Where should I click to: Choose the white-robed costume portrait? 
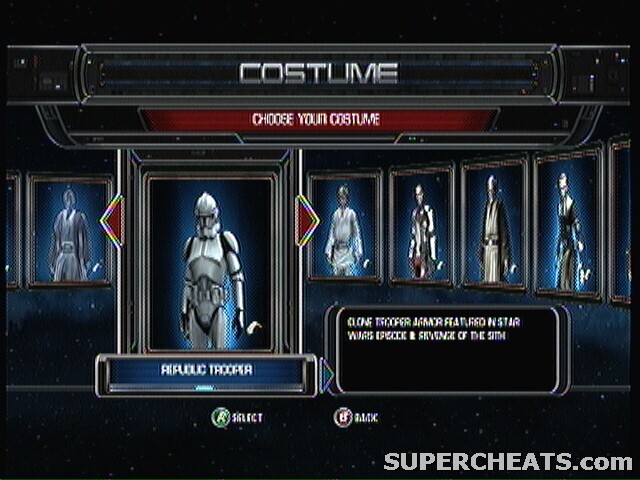(x=345, y=227)
